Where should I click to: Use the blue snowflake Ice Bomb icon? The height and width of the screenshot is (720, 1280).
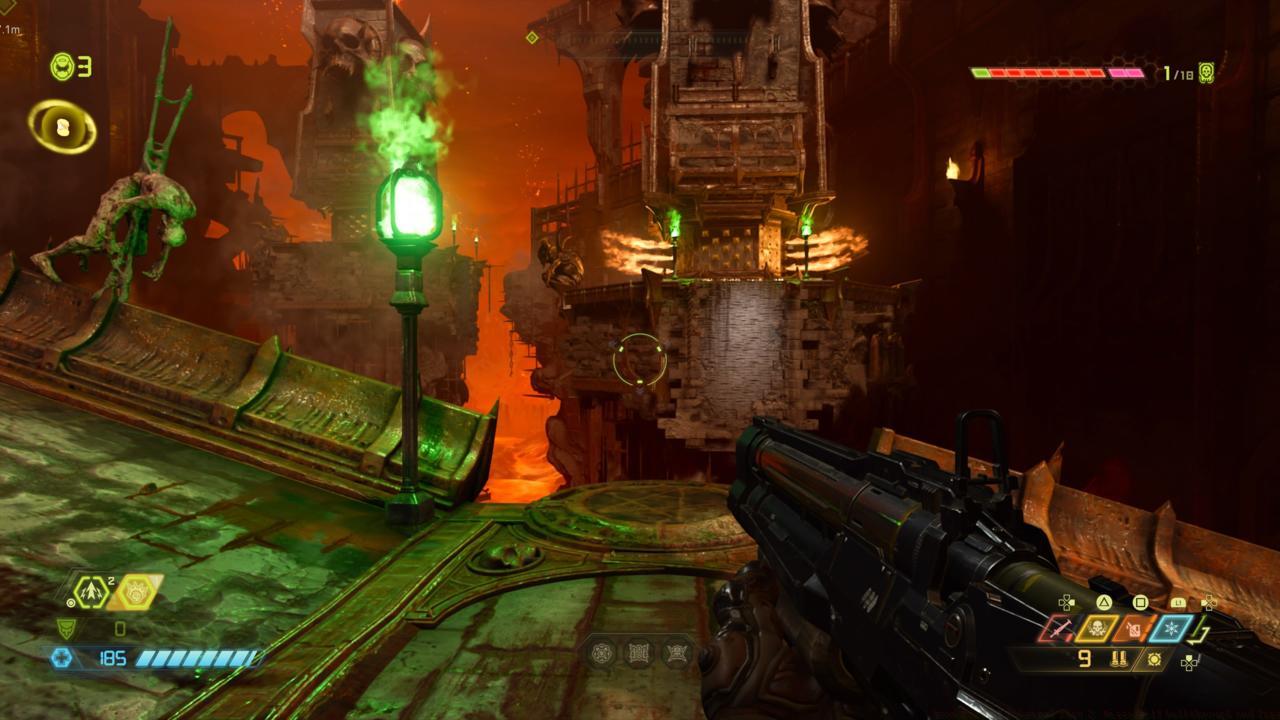(1170, 628)
